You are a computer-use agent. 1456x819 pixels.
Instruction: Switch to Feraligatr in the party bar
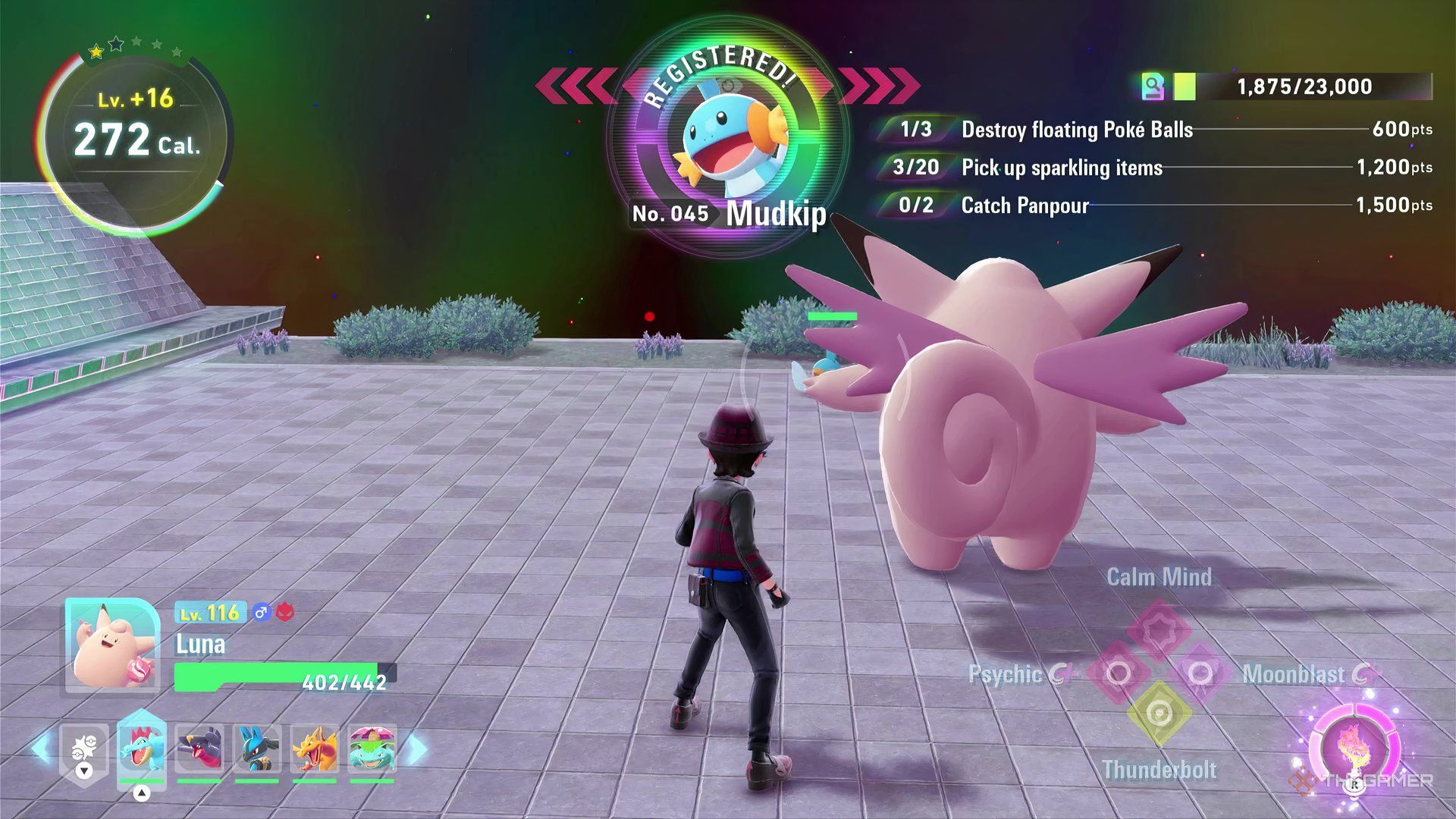(x=141, y=748)
